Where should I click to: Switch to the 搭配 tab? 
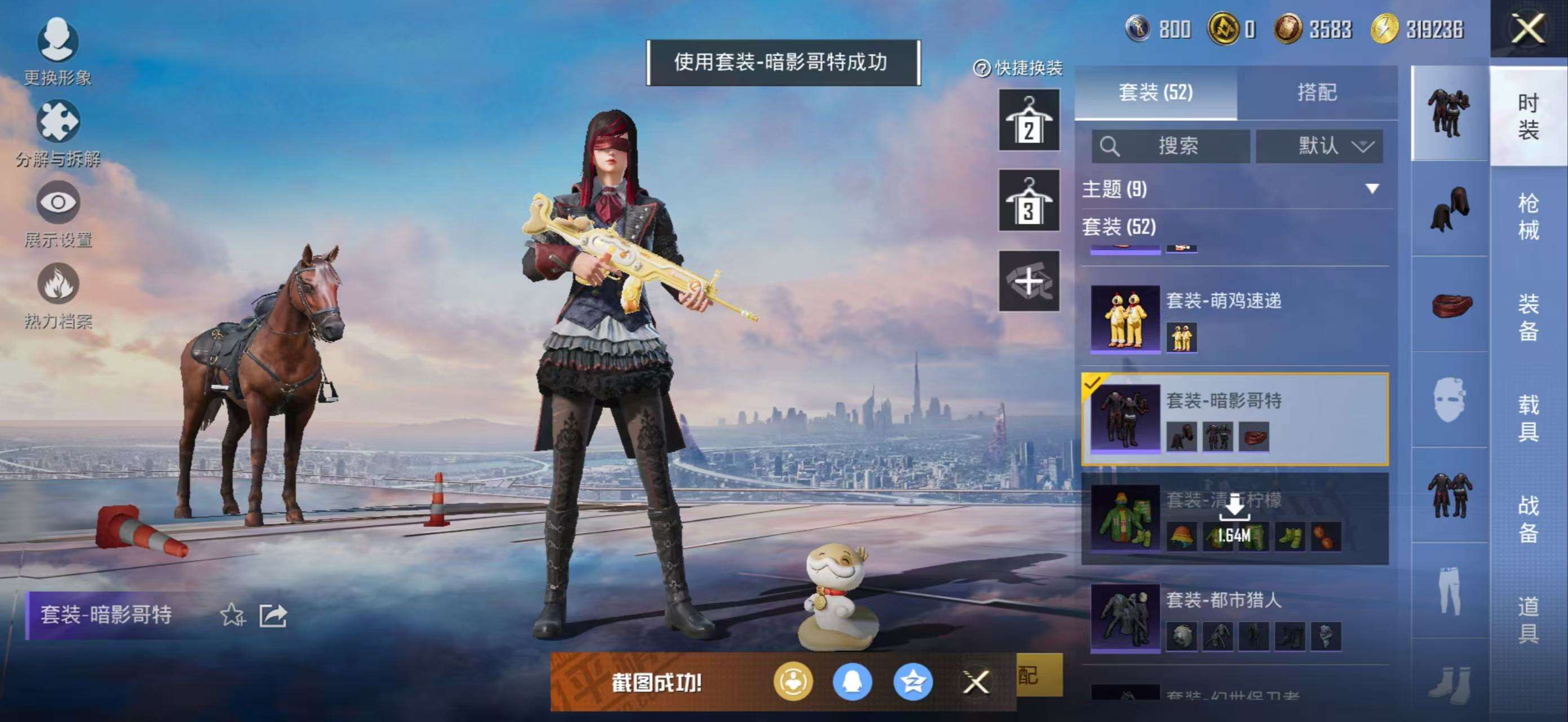(1317, 93)
